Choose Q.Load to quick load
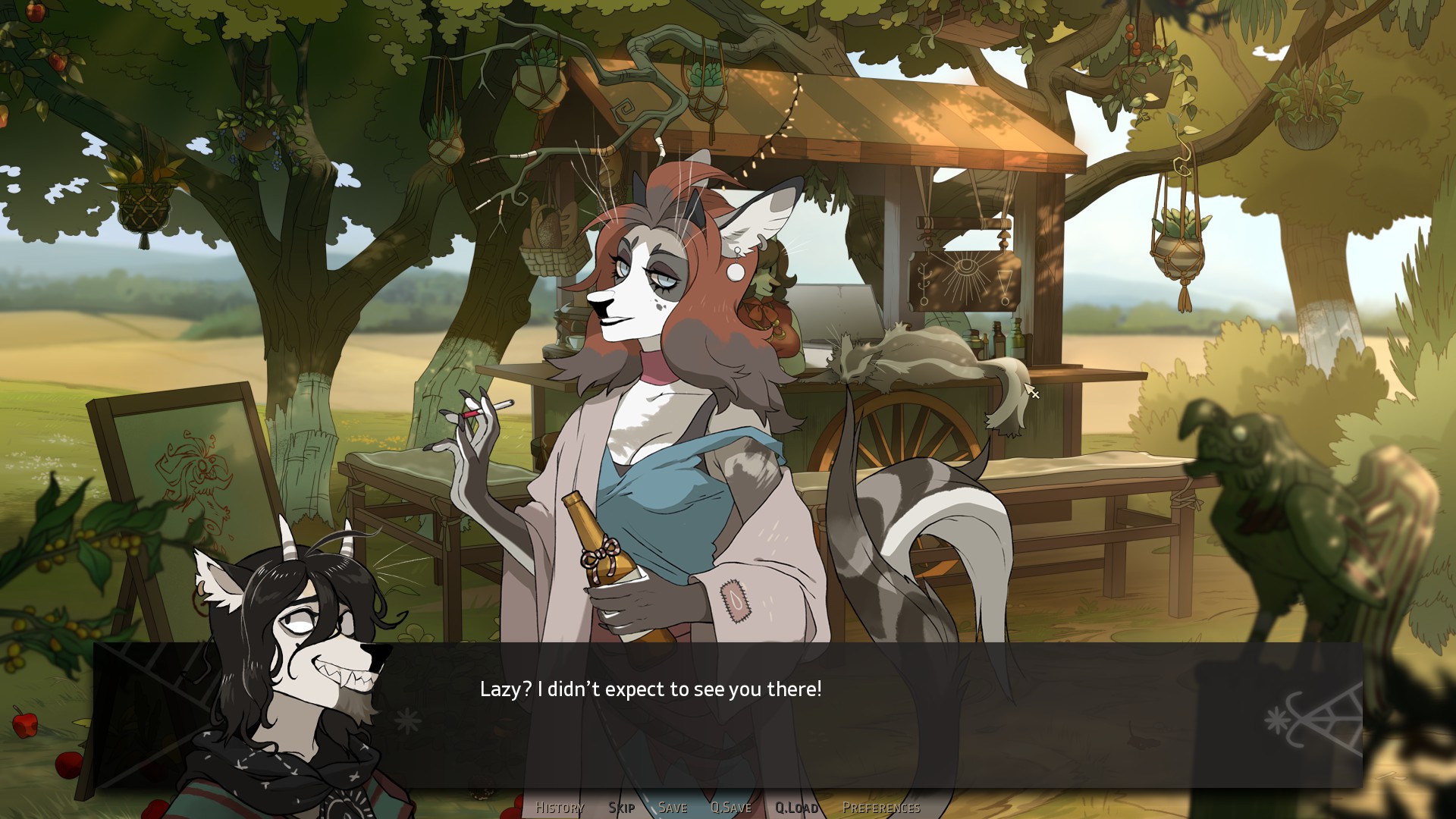This screenshot has height=819, width=1456. click(796, 808)
